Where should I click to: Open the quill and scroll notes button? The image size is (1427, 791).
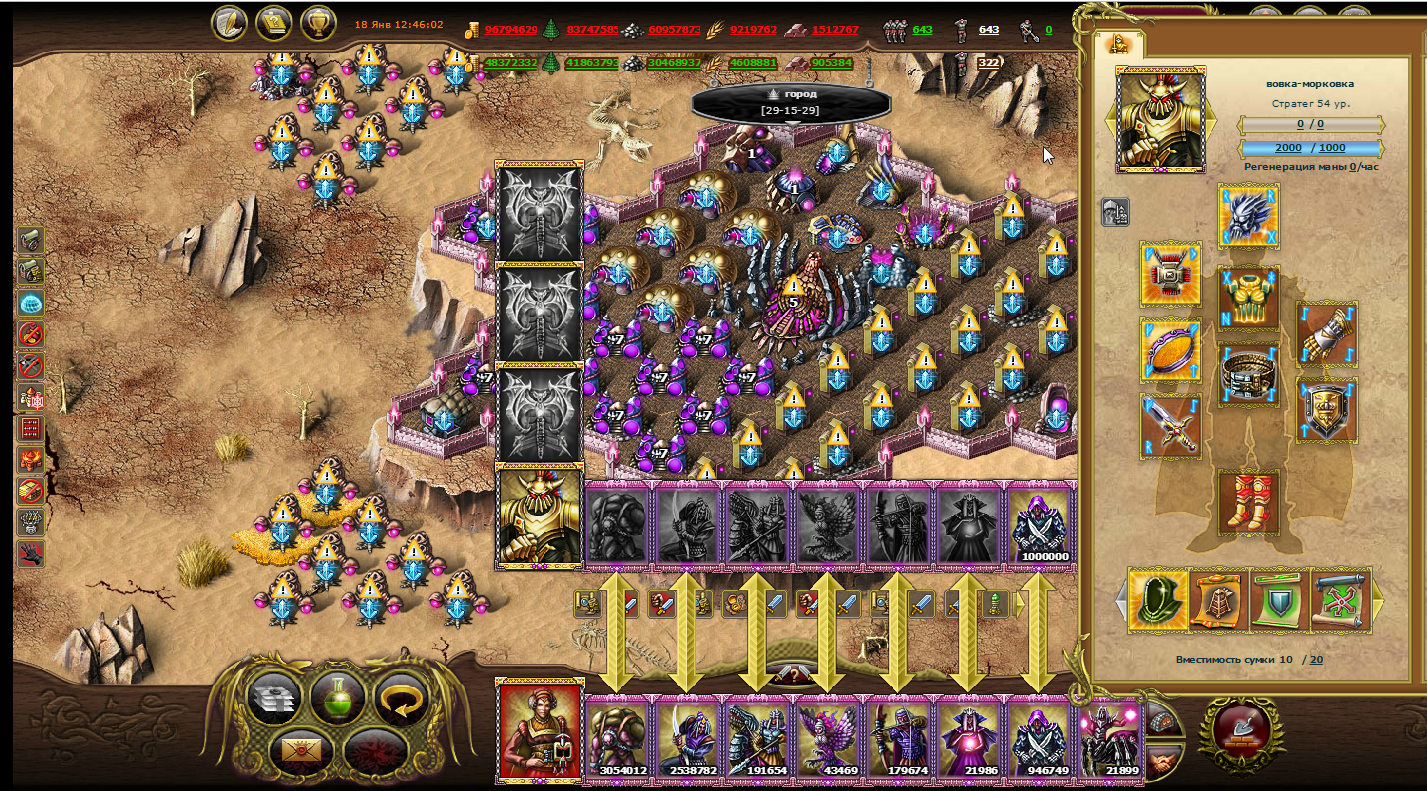[229, 23]
